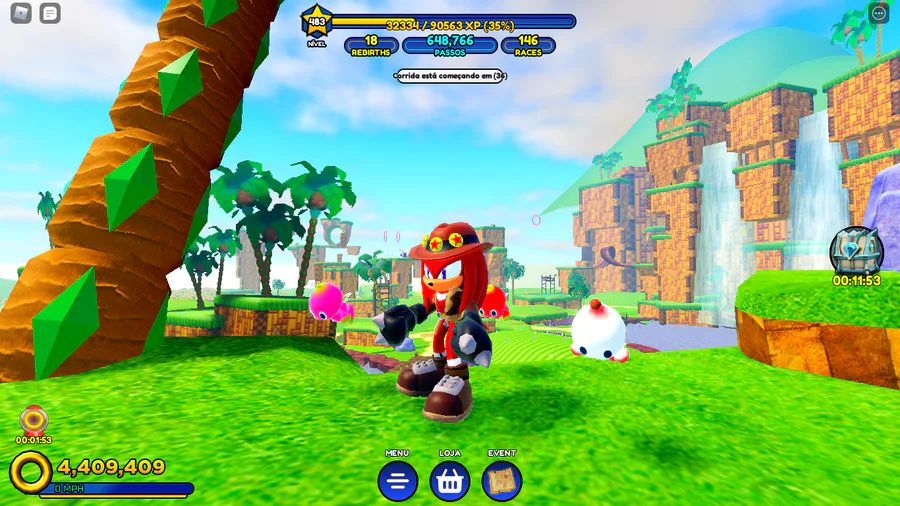Viewport: 900px width, 506px height.
Task: Click the red ring boost icon
Action: pos(34,419)
